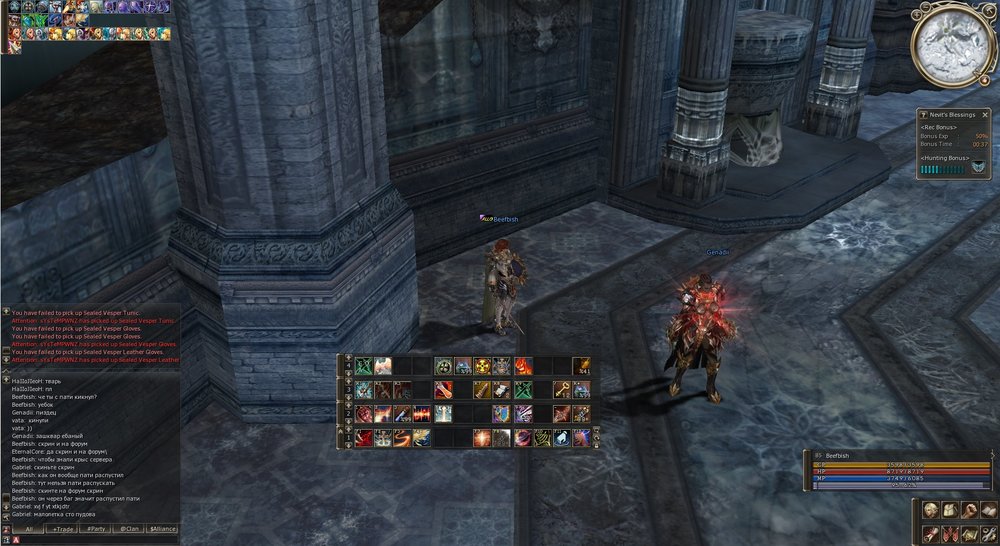Switch to the $Alliance chat tab
Image resolution: width=1000 pixels, height=546 pixels.
click(162, 528)
